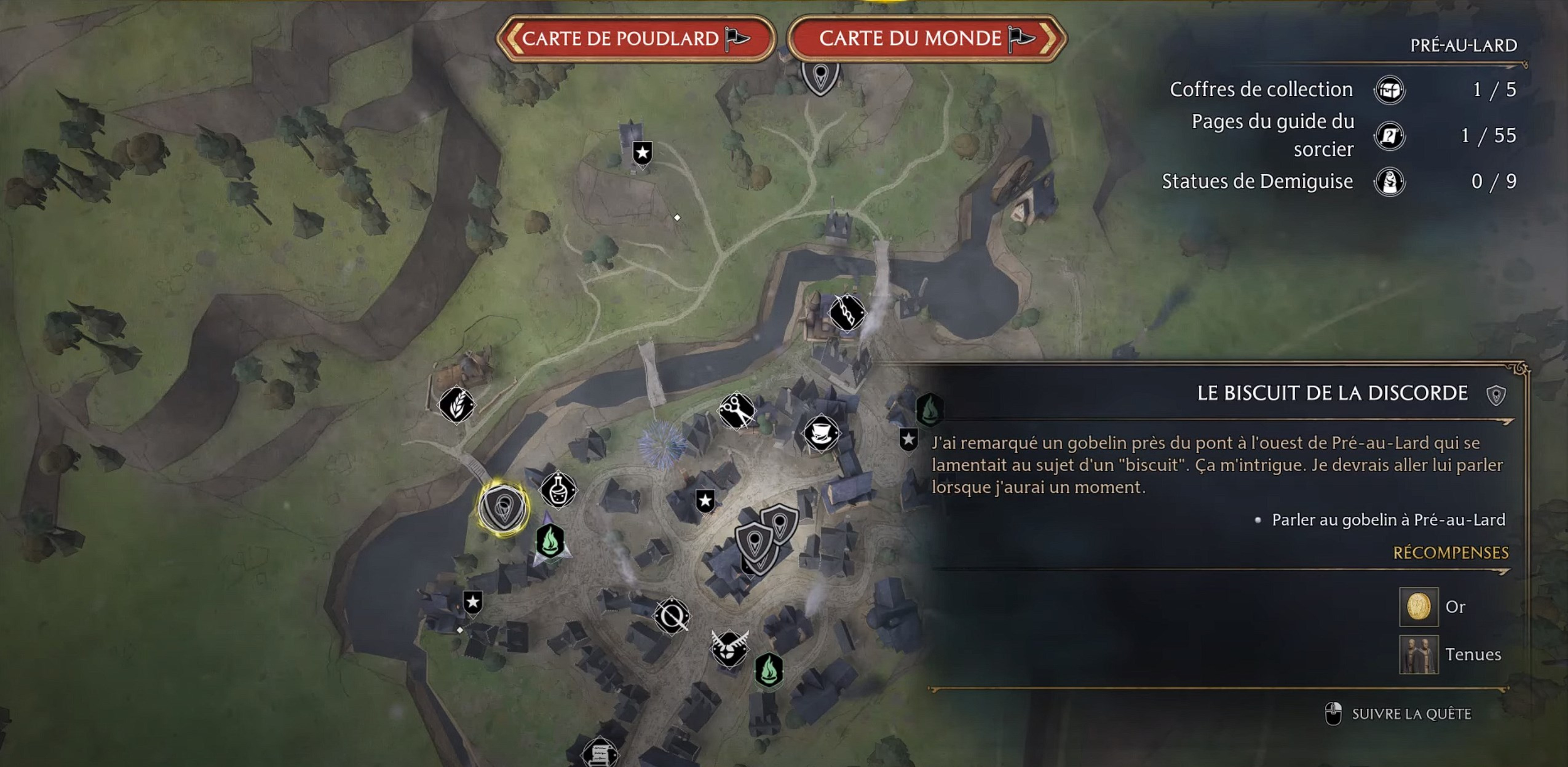
Task: Click the scissors salon marker
Action: pyautogui.click(x=737, y=411)
